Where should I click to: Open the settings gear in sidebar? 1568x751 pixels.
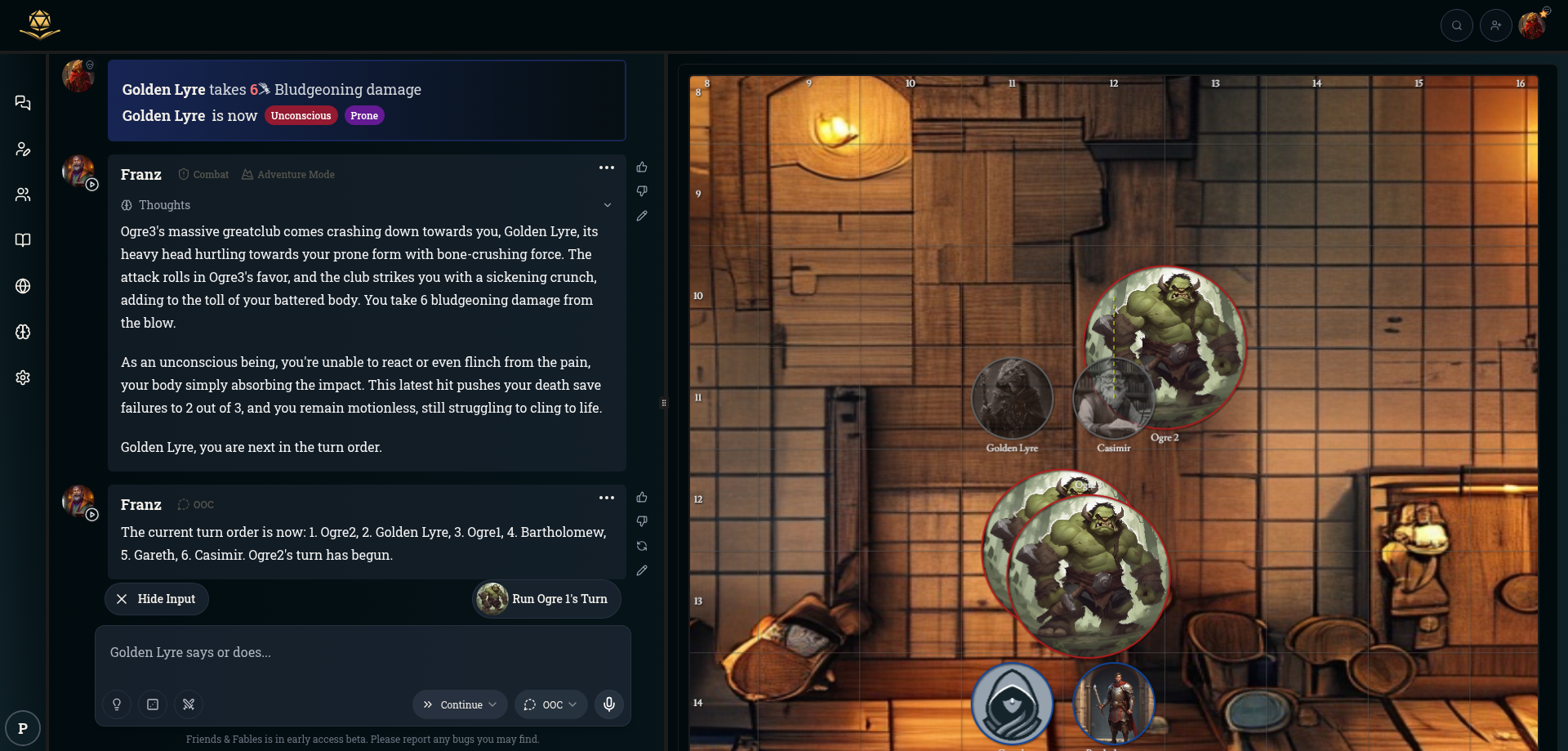[23, 378]
